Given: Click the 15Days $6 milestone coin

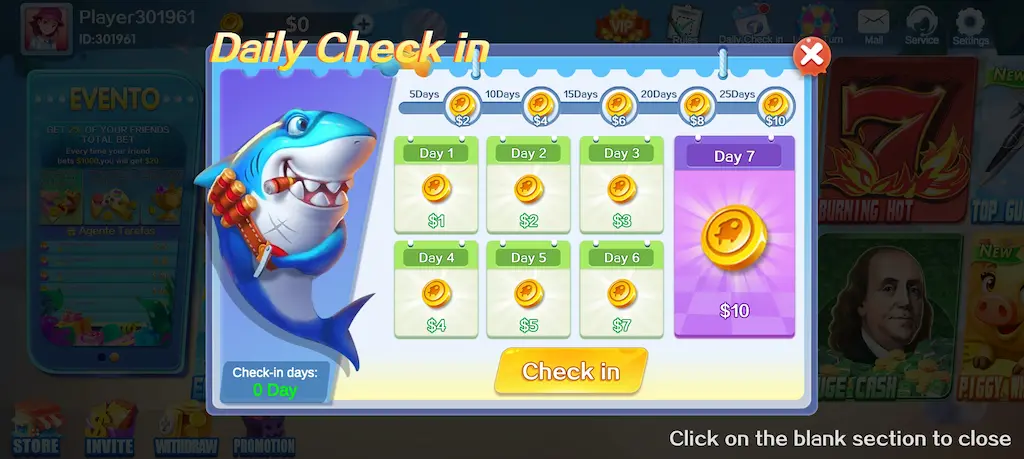Looking at the screenshot, I should point(619,104).
